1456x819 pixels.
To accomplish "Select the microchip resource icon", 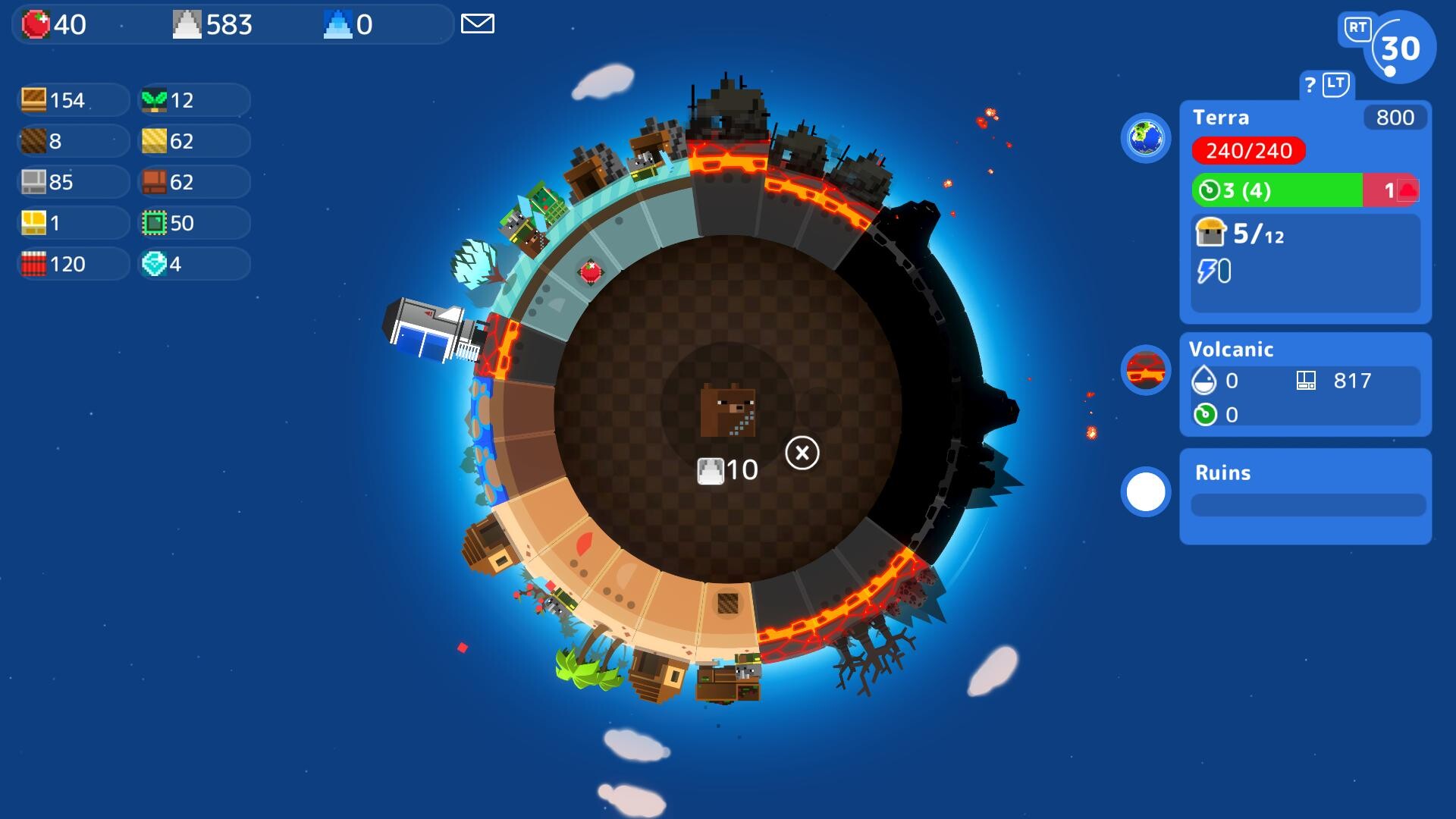I will [x=153, y=223].
